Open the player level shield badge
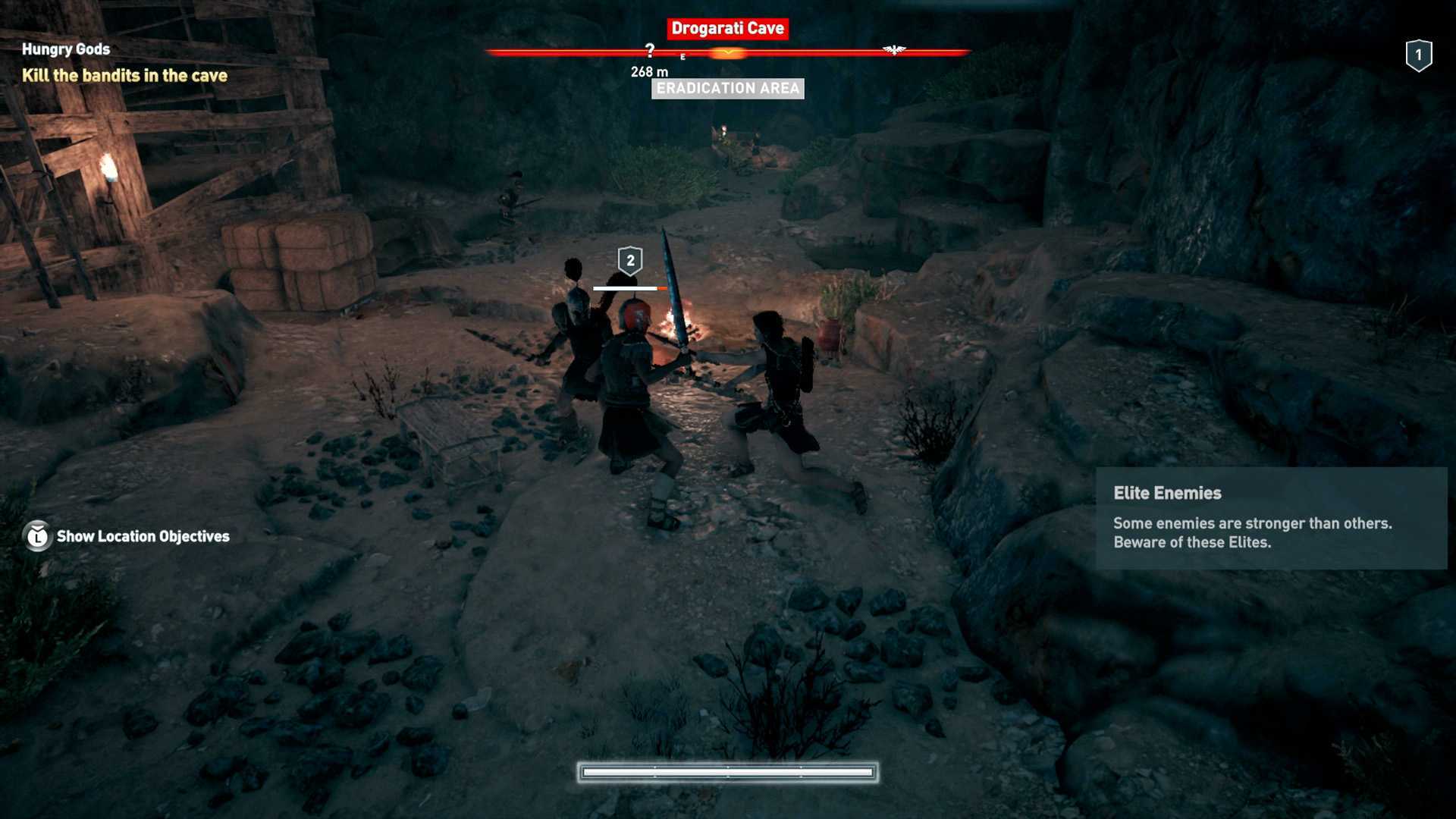Image resolution: width=1456 pixels, height=819 pixels. 1418,55
